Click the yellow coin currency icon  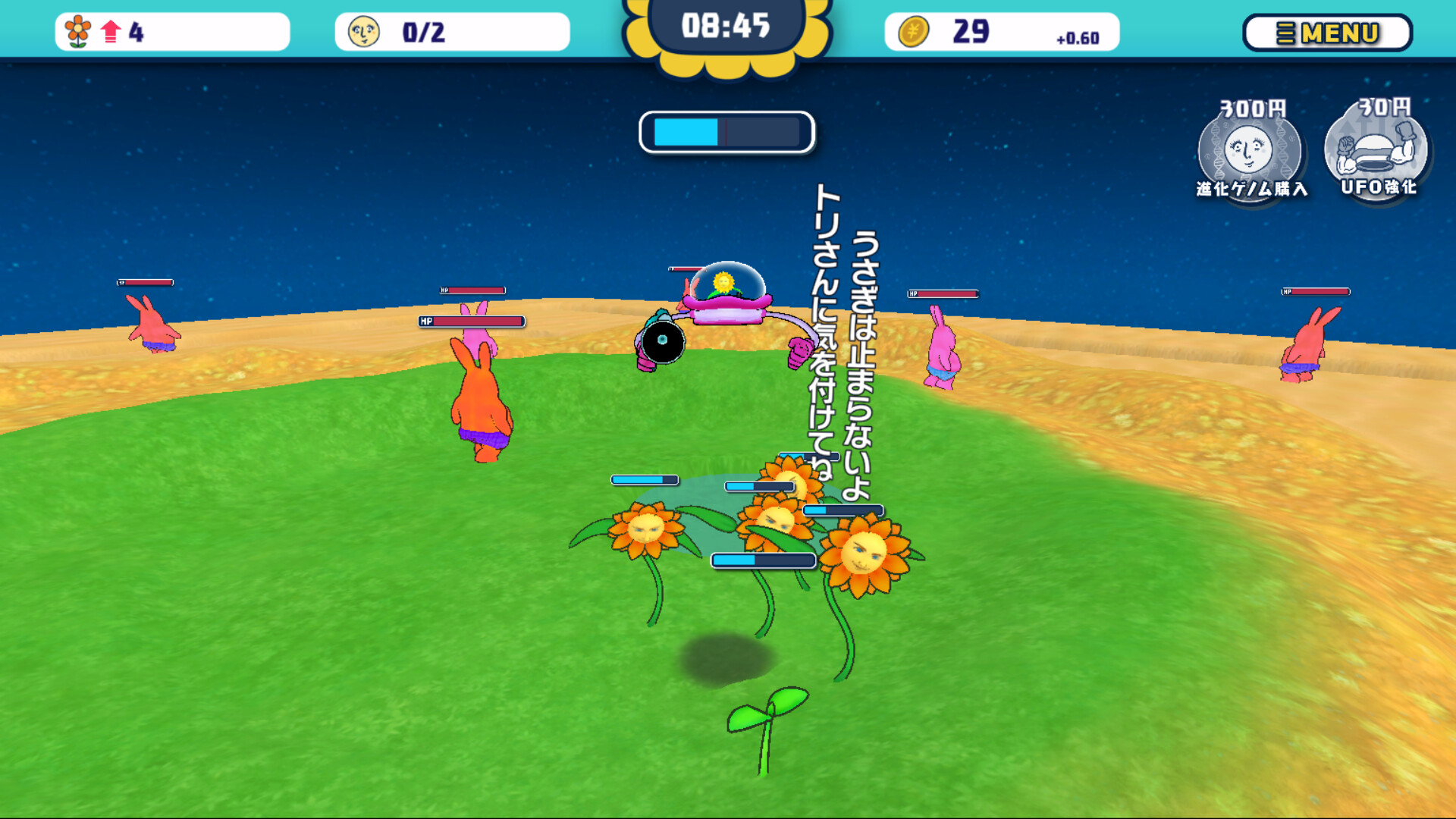point(915,31)
